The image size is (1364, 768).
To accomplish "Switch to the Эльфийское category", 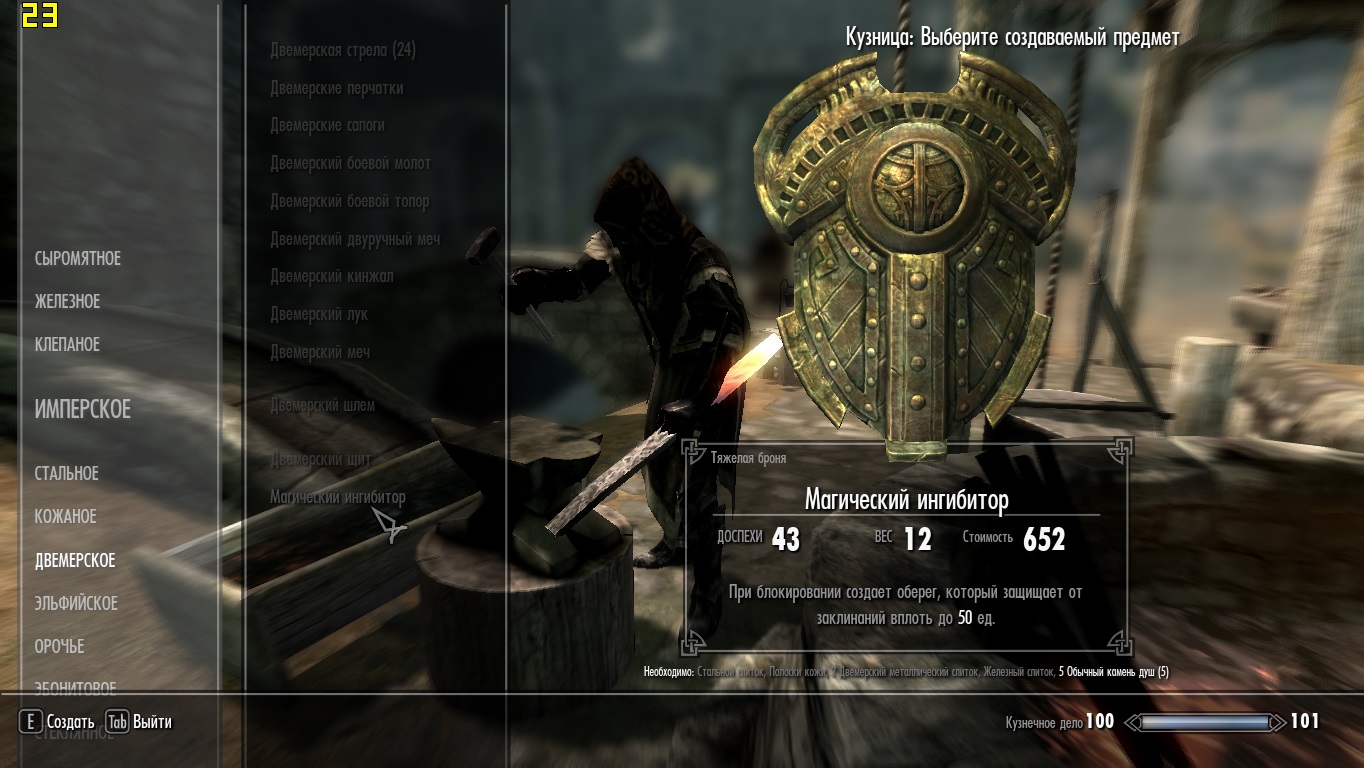I will pos(76,604).
